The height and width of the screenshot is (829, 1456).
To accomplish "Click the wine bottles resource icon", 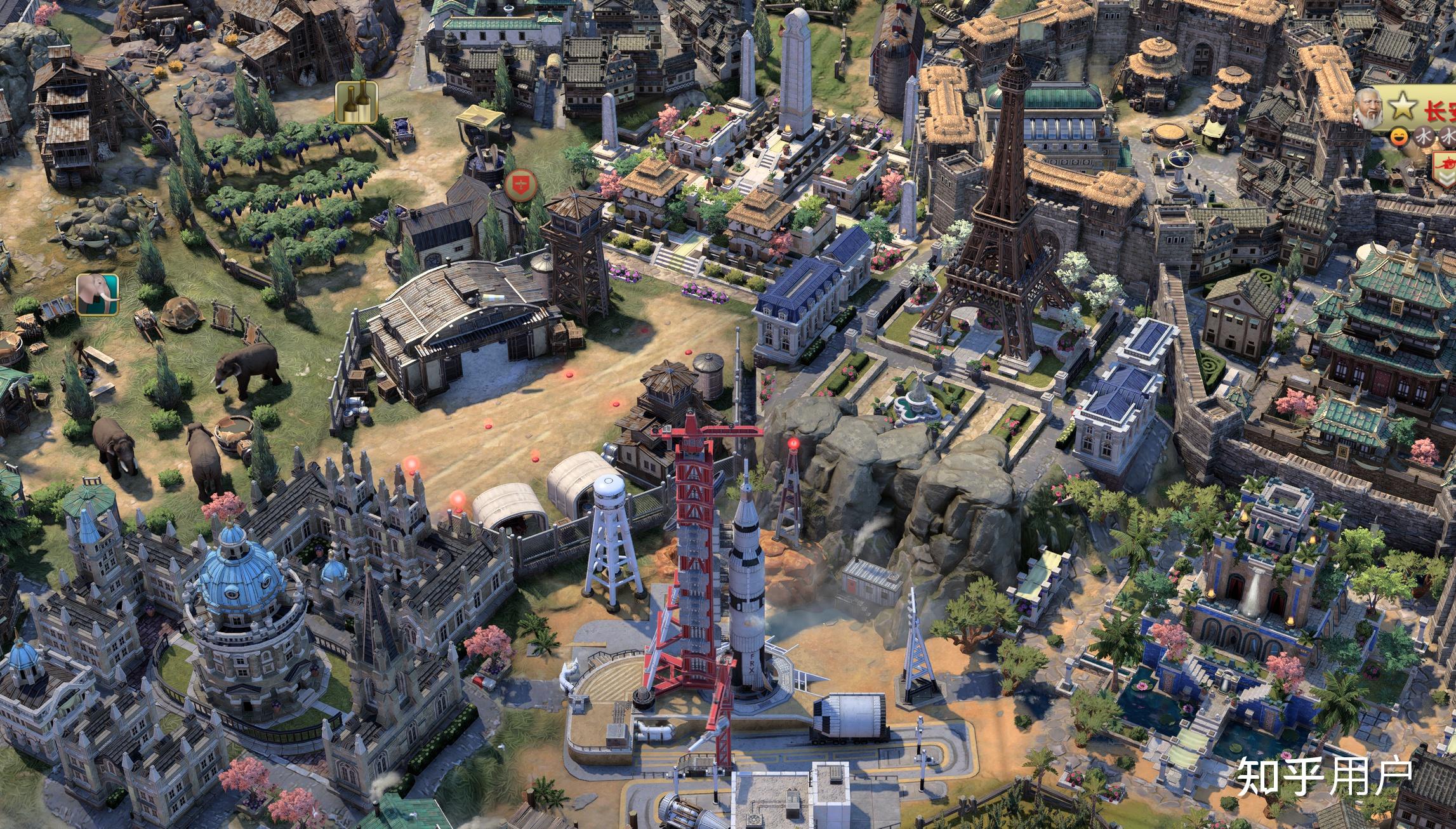I will [x=356, y=102].
